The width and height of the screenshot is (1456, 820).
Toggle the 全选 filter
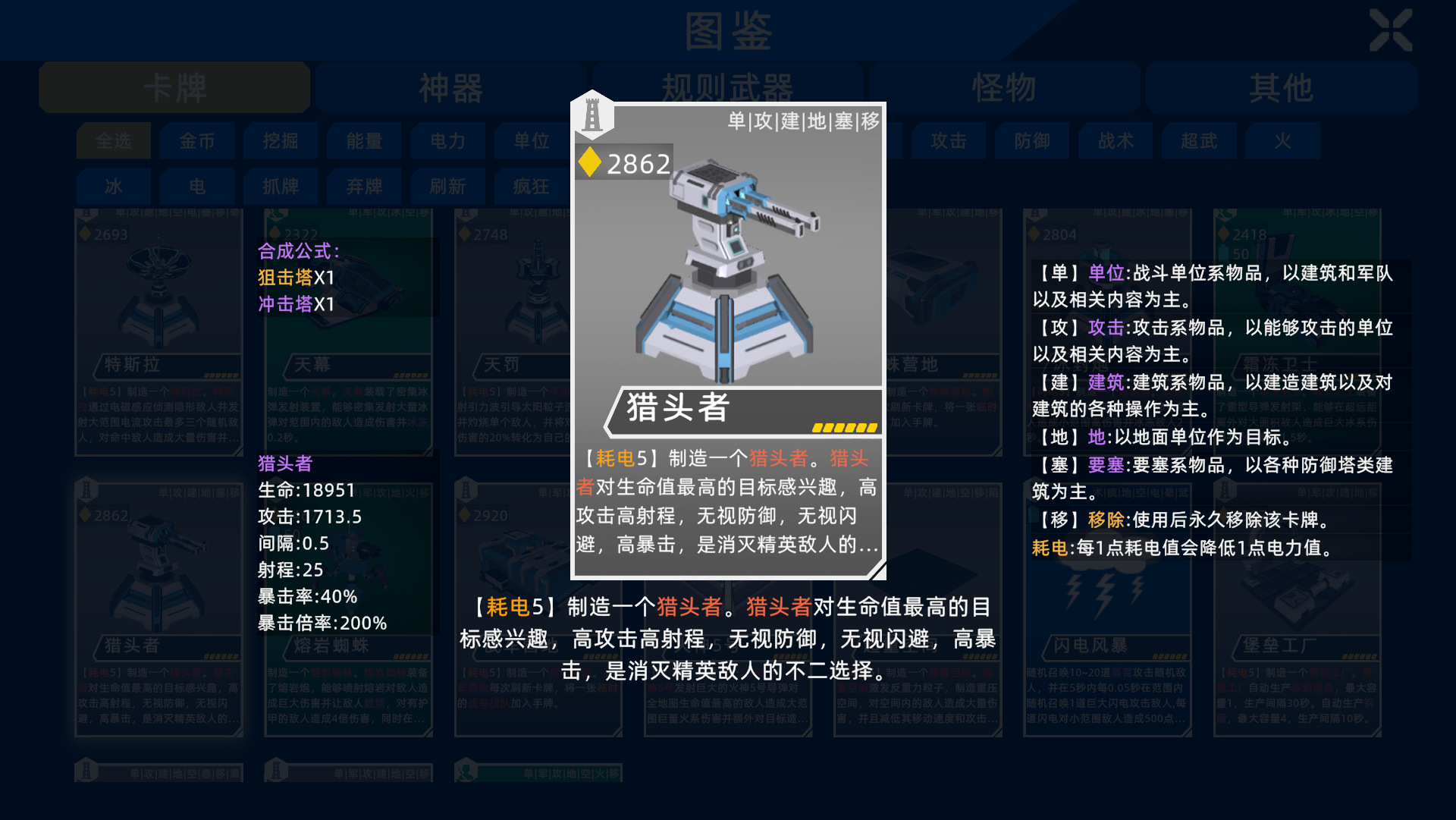(x=113, y=141)
